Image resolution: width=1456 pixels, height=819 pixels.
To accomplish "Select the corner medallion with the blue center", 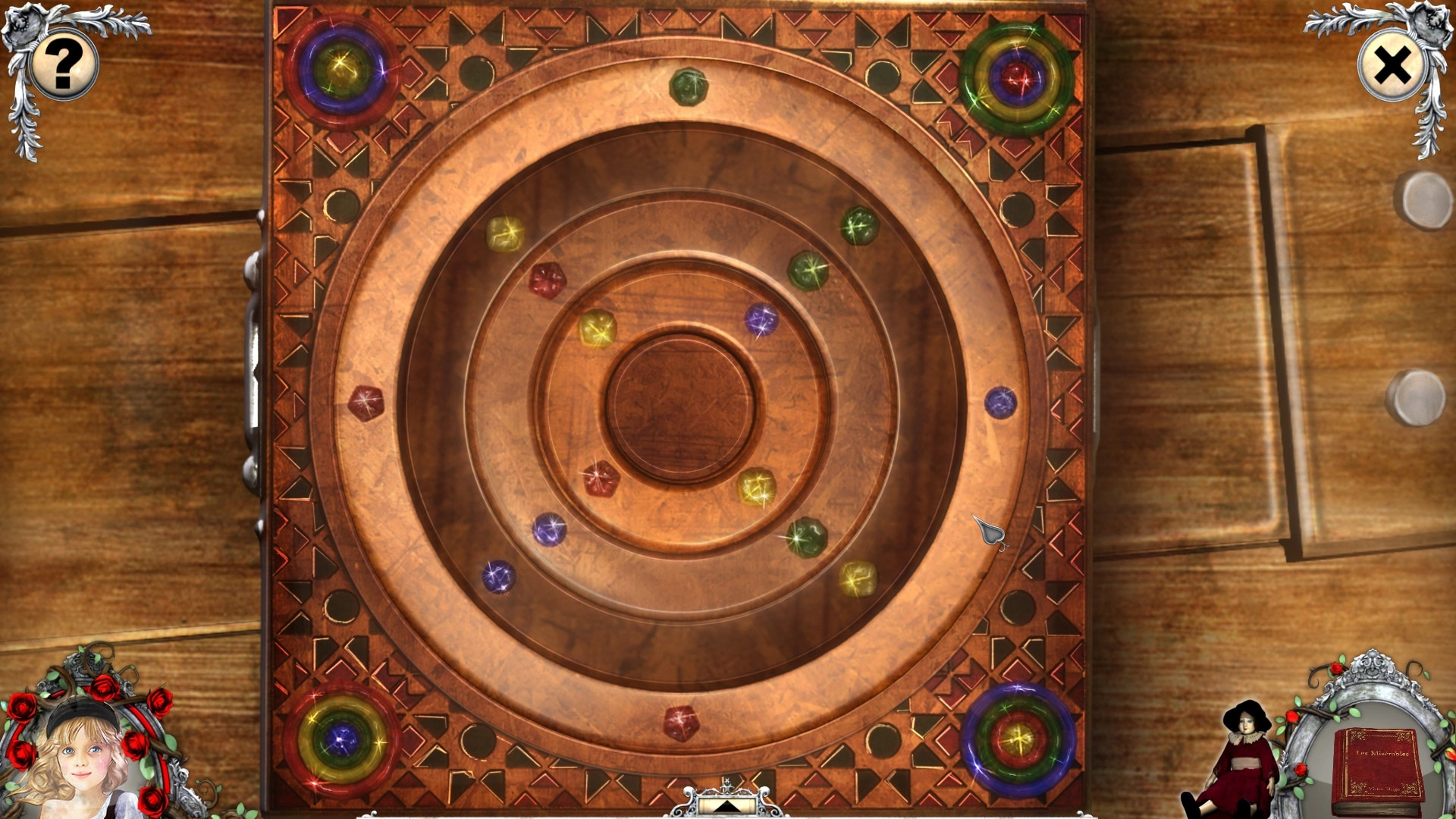I will pyautogui.click(x=342, y=739).
